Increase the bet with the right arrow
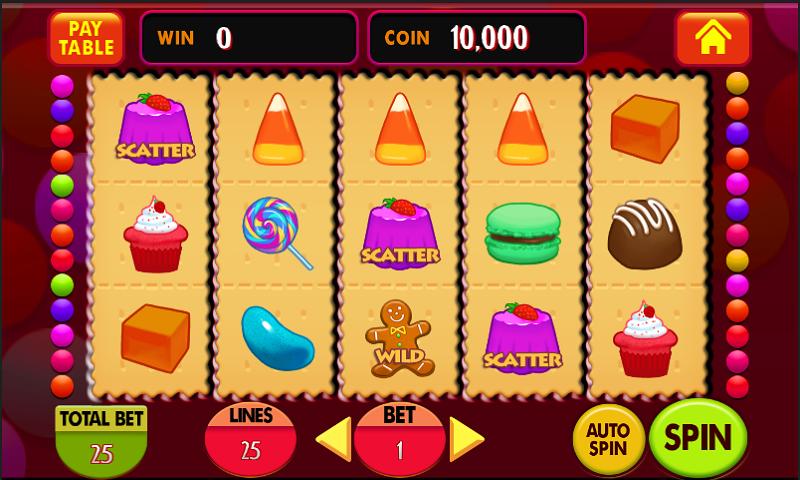 [x=465, y=438]
